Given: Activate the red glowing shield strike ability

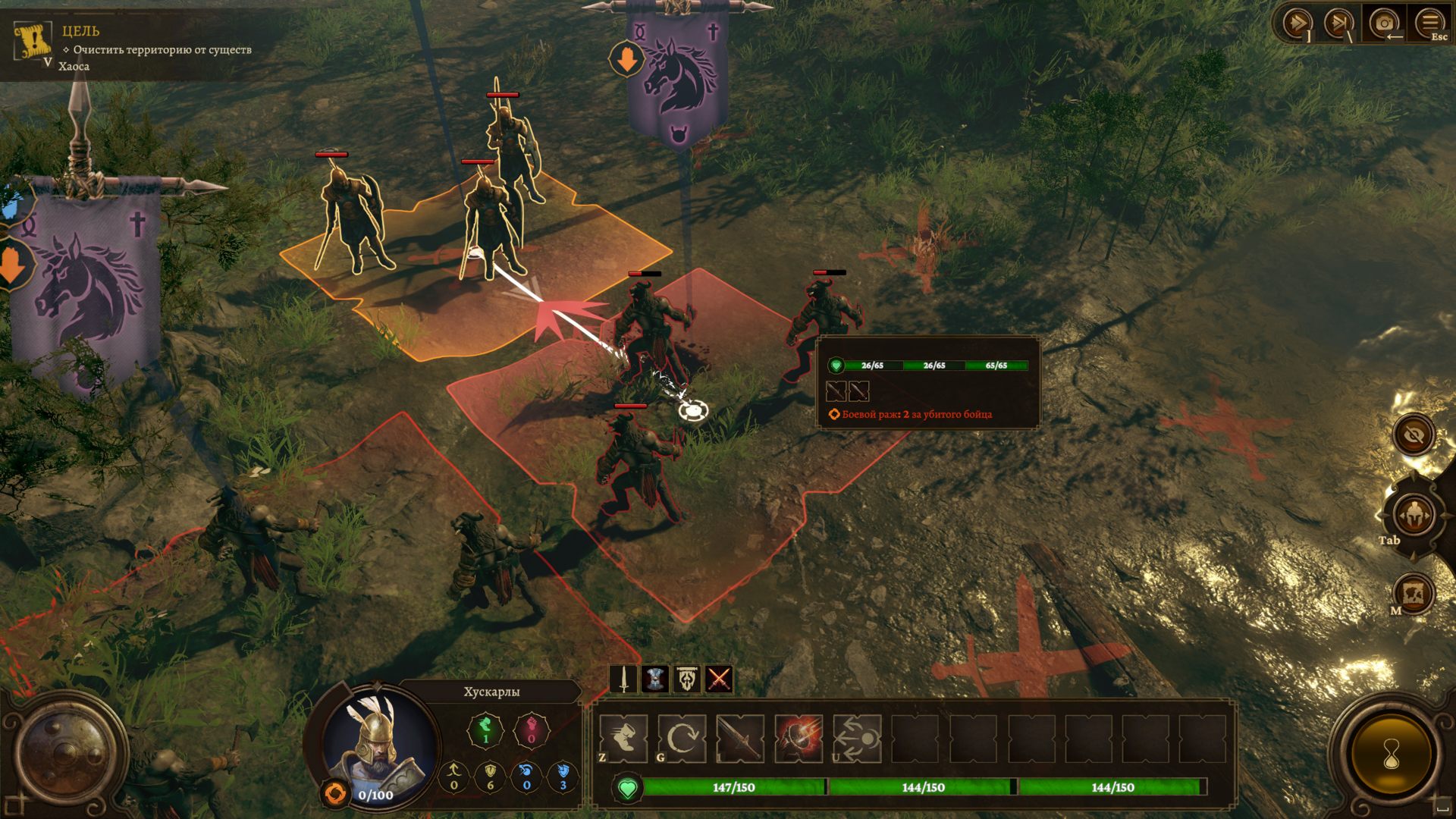Looking at the screenshot, I should click(799, 738).
